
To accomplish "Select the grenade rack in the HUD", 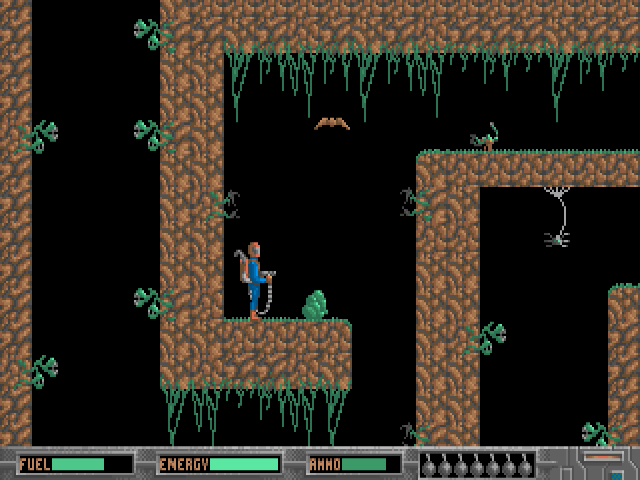I will pos(476,465).
